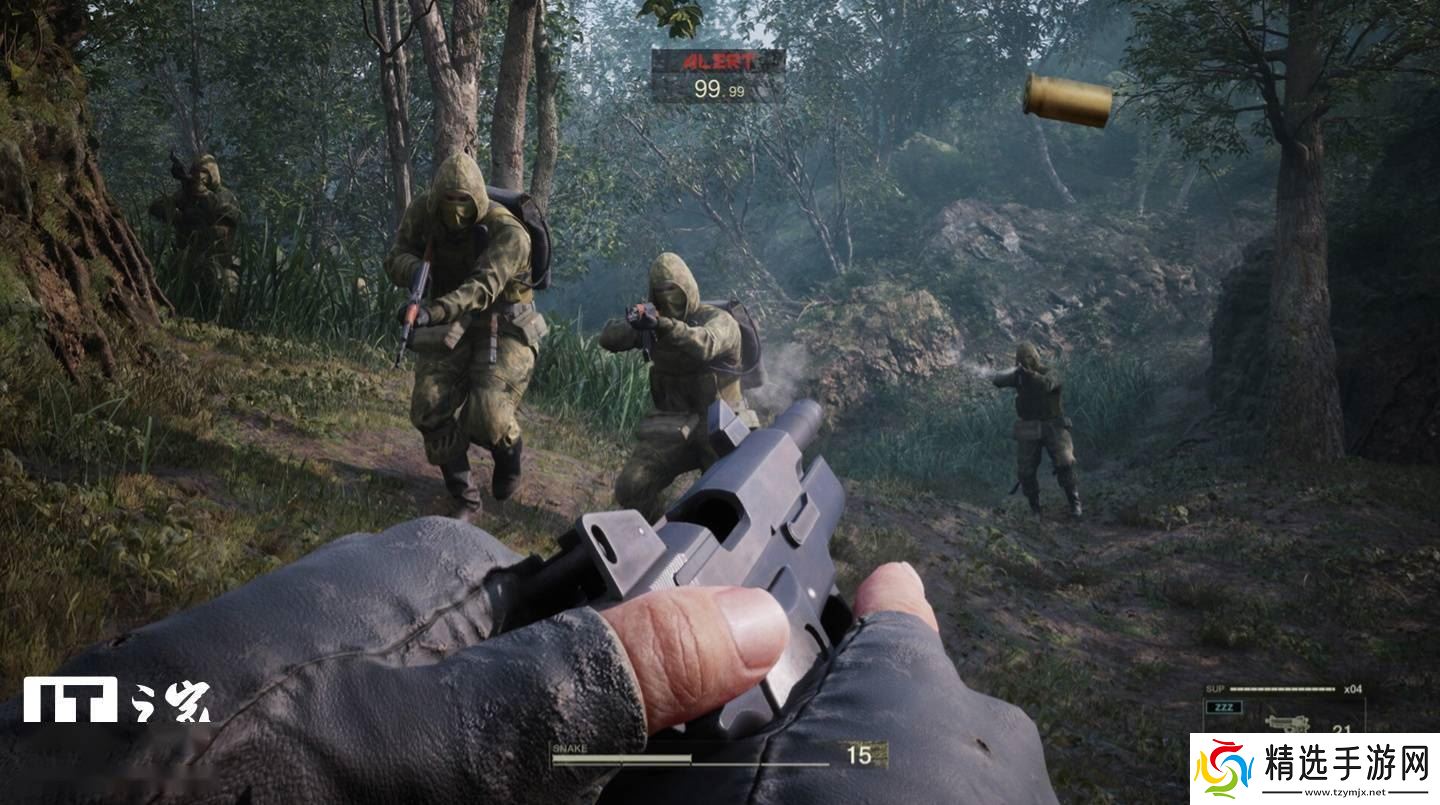The width and height of the screenshot is (1440, 805).
Task: Select the equipped pistol weapon icon
Action: tap(1287, 723)
